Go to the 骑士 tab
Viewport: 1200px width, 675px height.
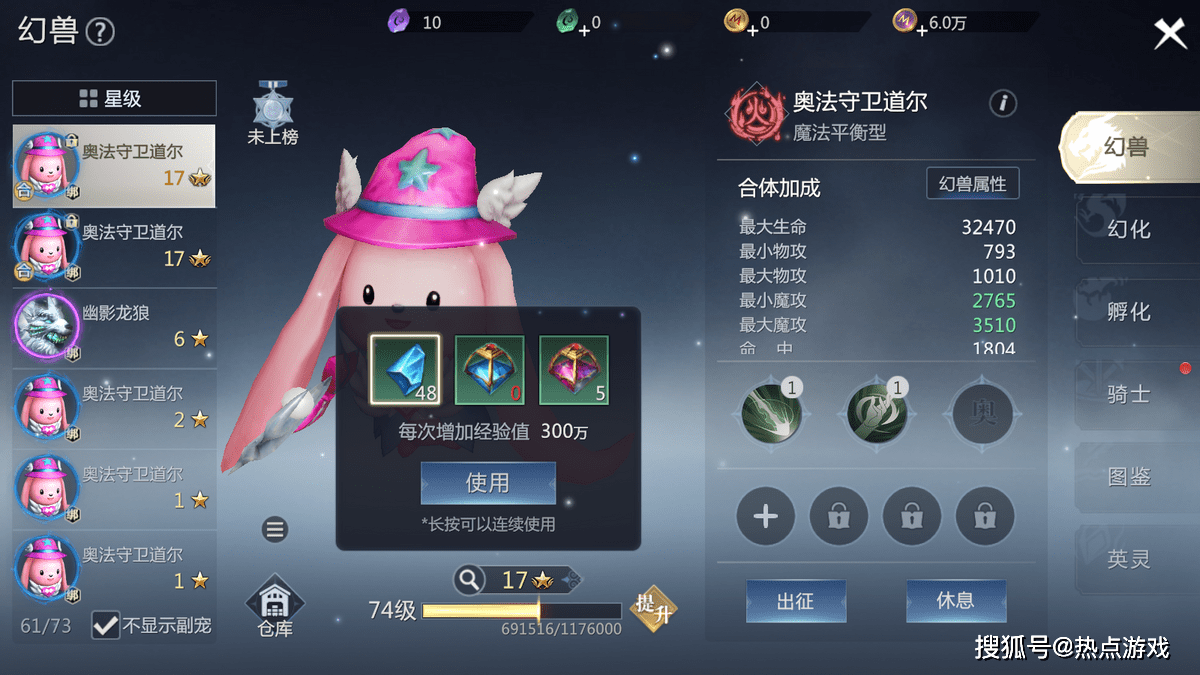pyautogui.click(x=1128, y=395)
